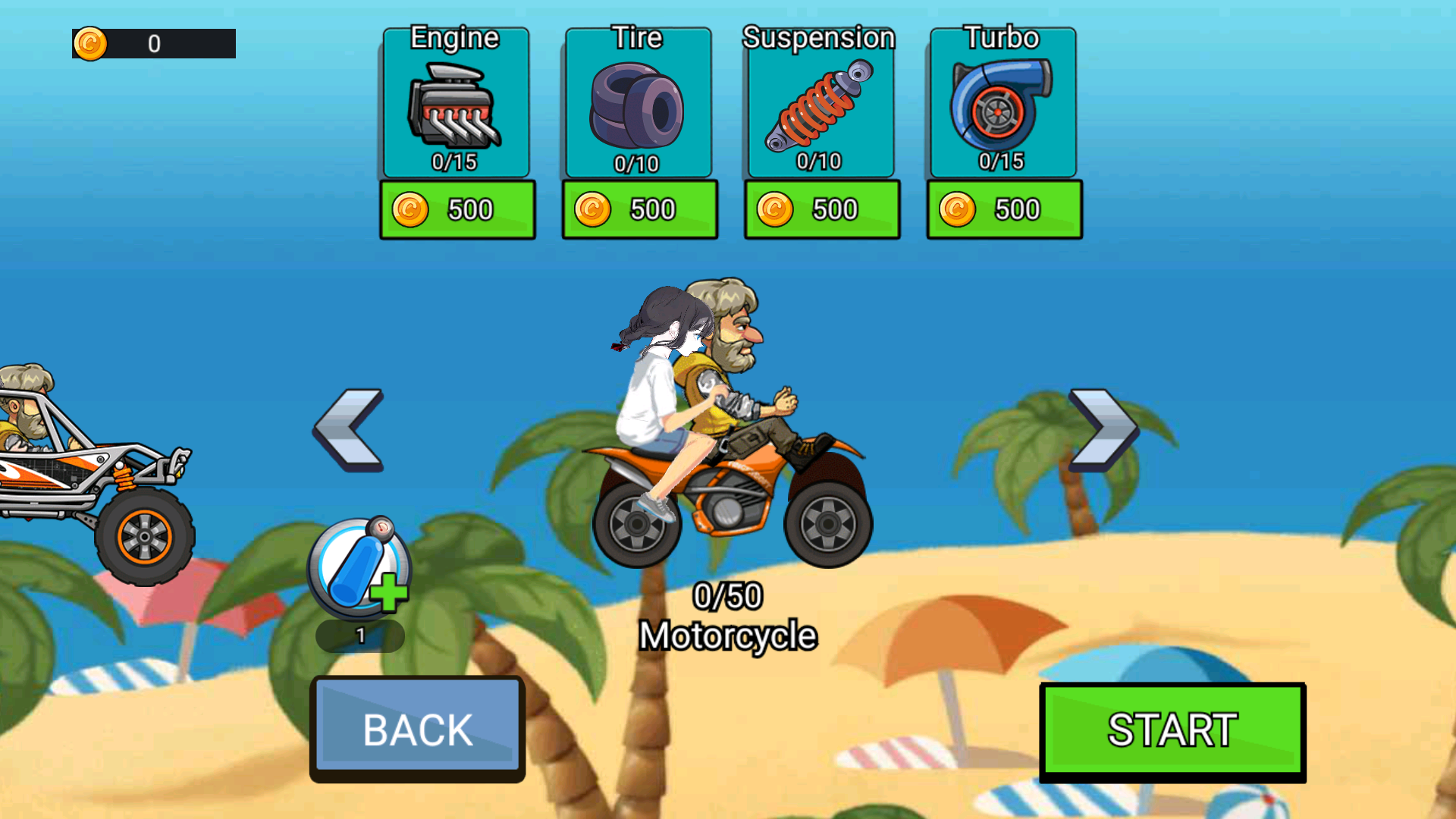Screen dimensions: 1456x819
Task: Select the Tire upgrade icon
Action: click(x=639, y=106)
